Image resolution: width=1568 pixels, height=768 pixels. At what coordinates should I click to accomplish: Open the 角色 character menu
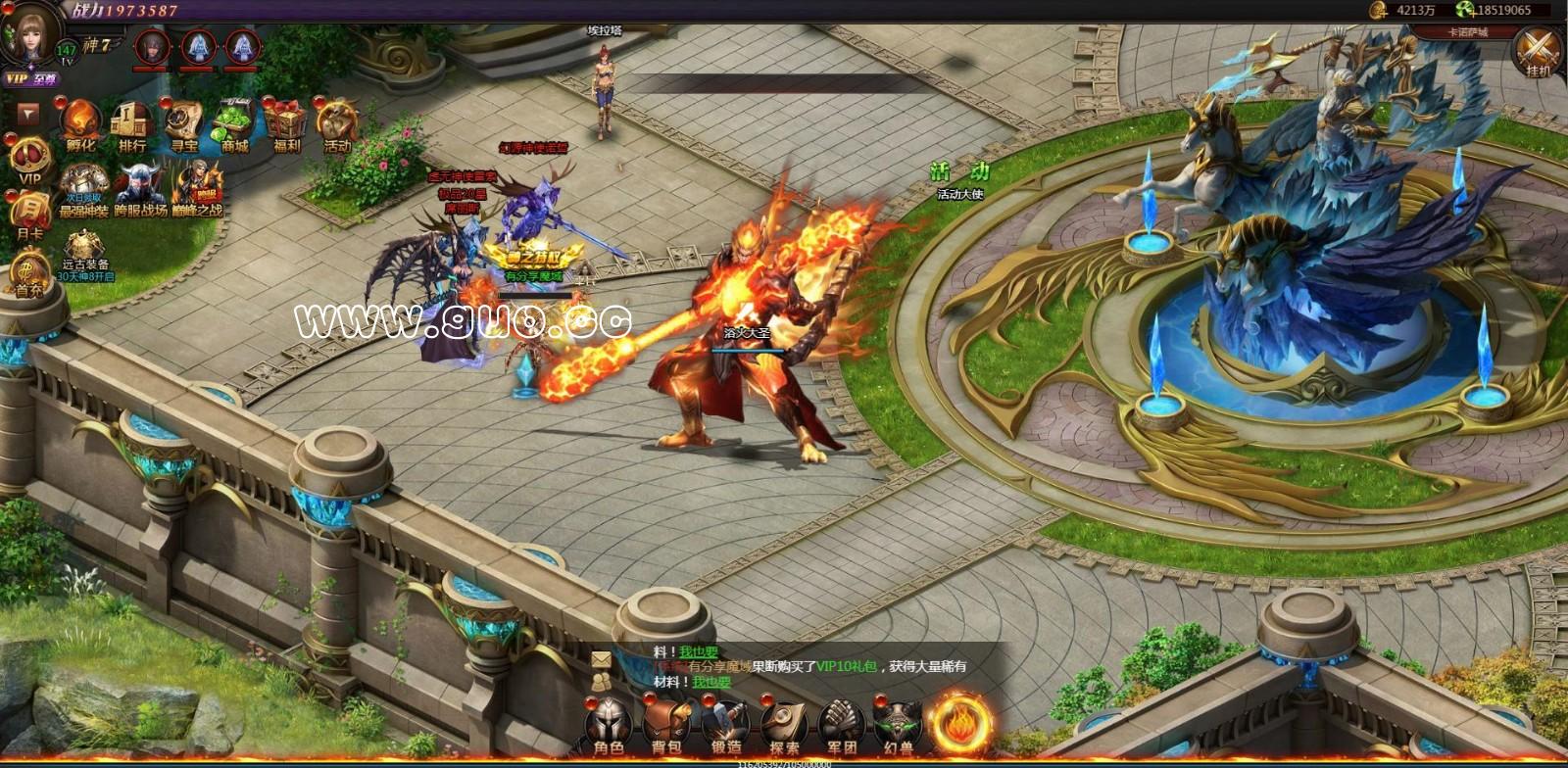[x=609, y=726]
